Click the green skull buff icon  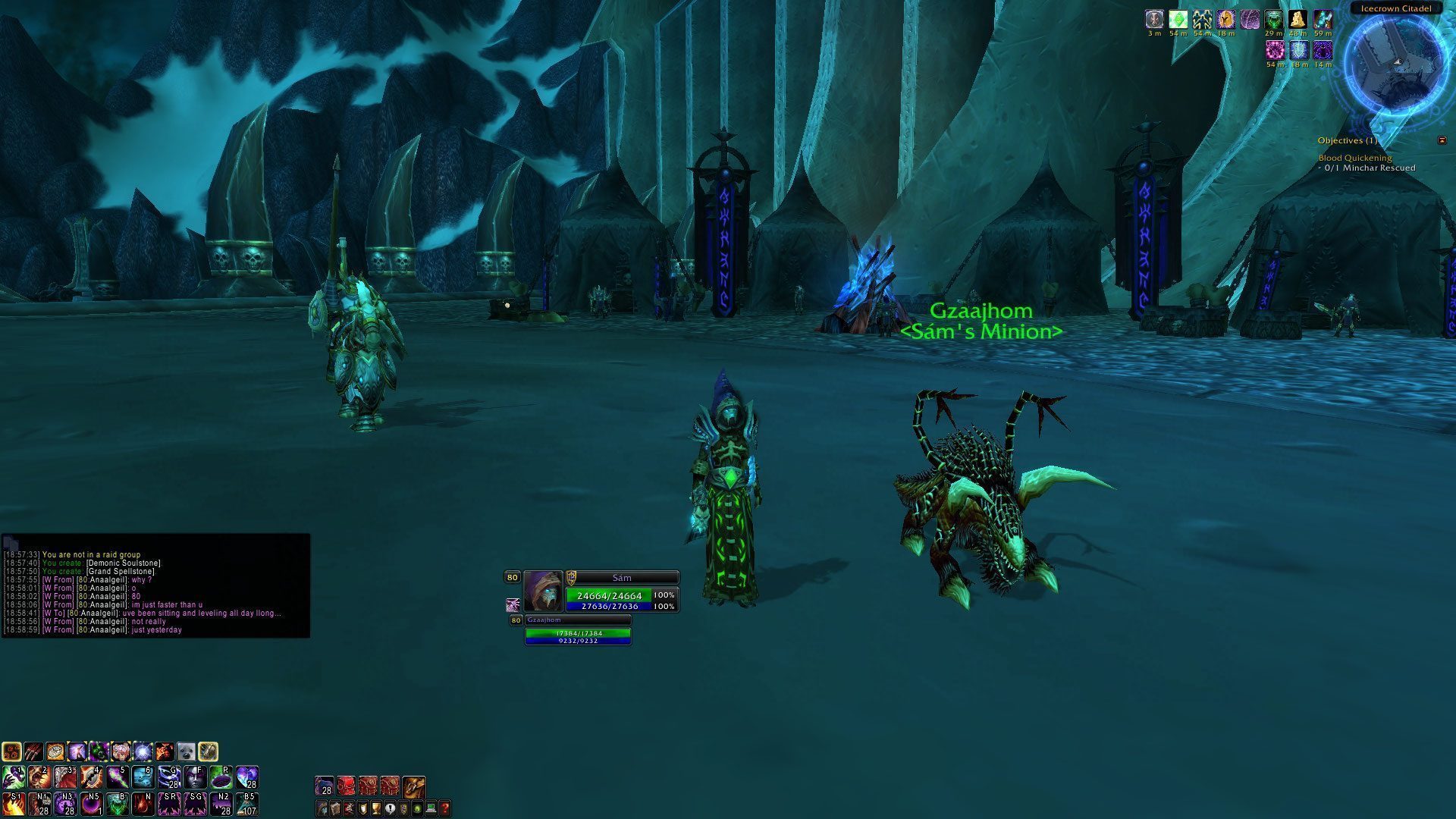[x=1274, y=20]
